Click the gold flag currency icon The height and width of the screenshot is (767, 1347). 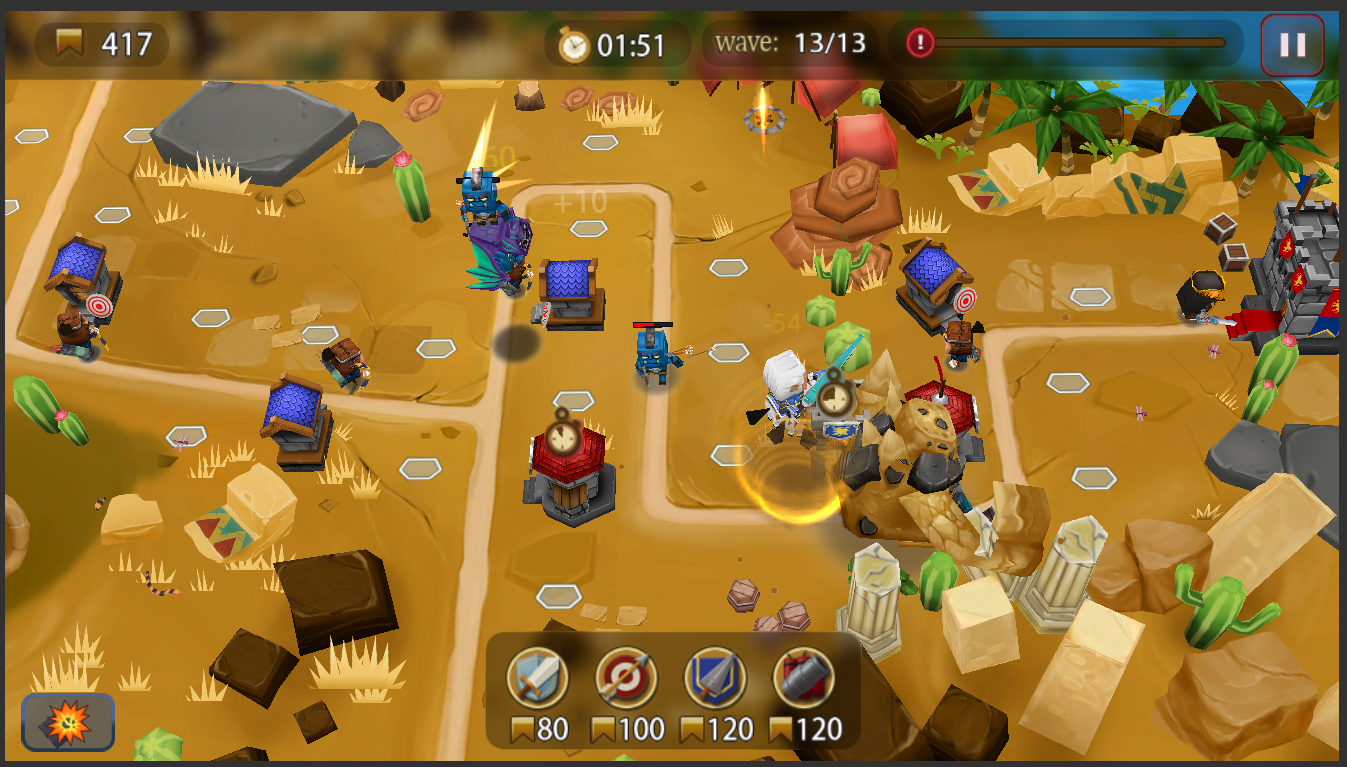point(68,40)
